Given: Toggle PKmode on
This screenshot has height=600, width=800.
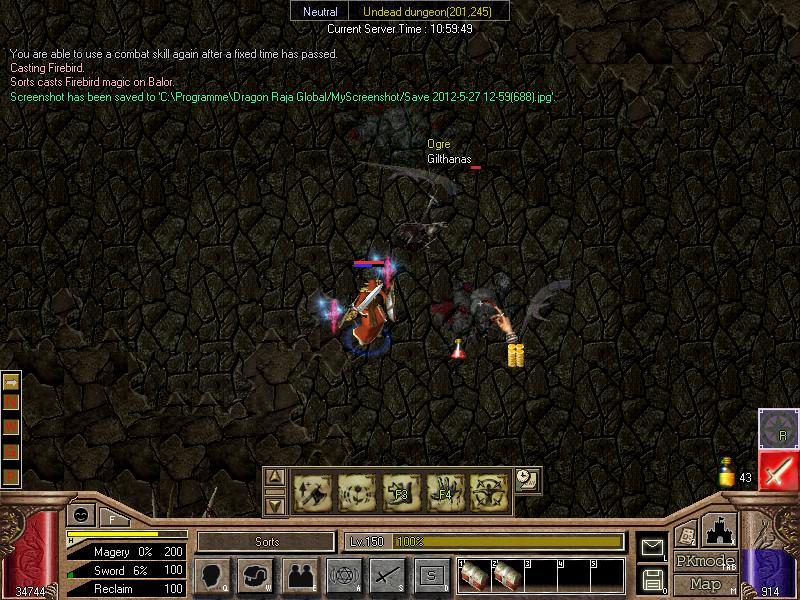Looking at the screenshot, I should (705, 561).
